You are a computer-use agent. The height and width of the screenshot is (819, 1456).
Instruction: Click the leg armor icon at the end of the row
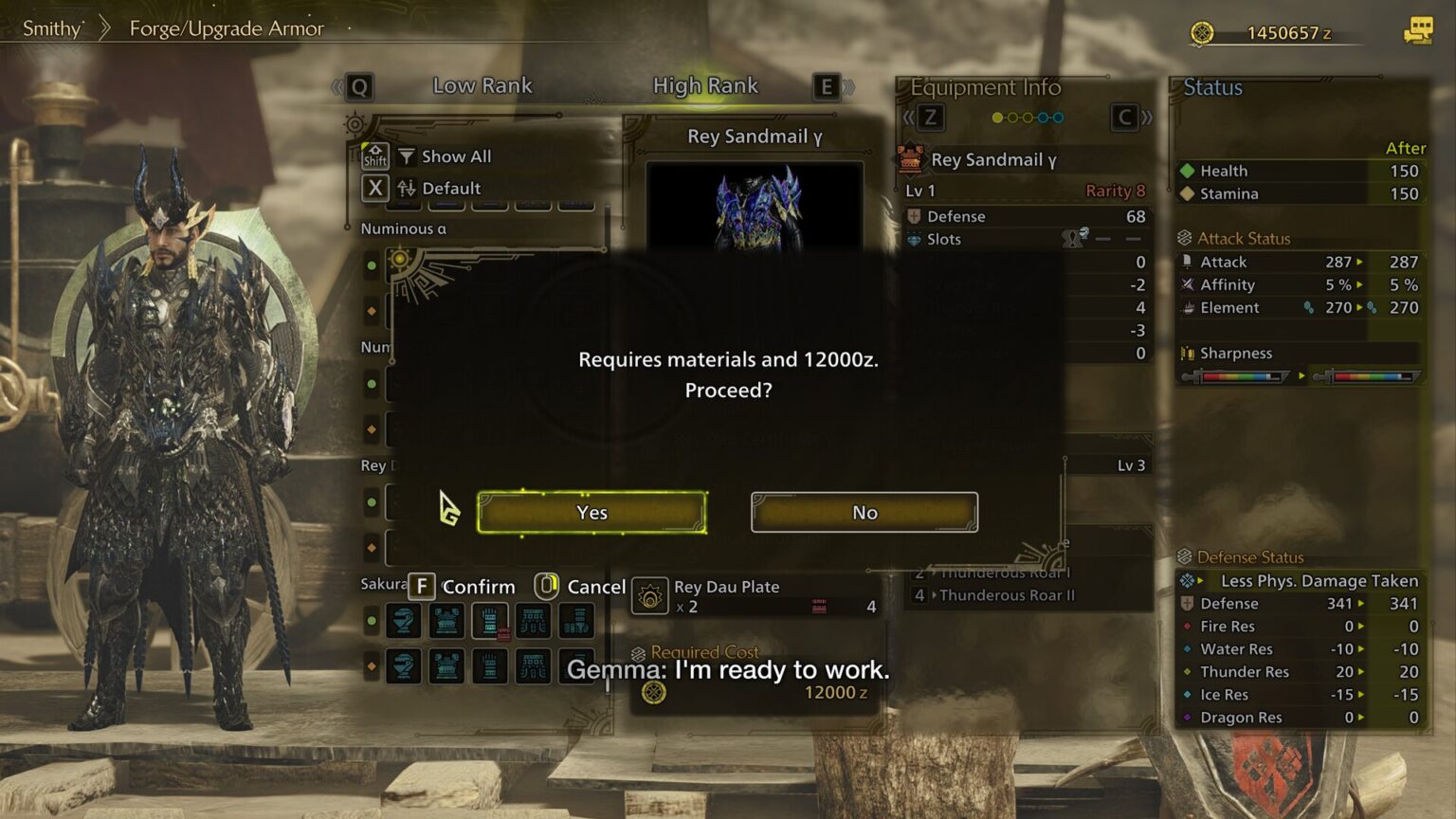click(574, 623)
